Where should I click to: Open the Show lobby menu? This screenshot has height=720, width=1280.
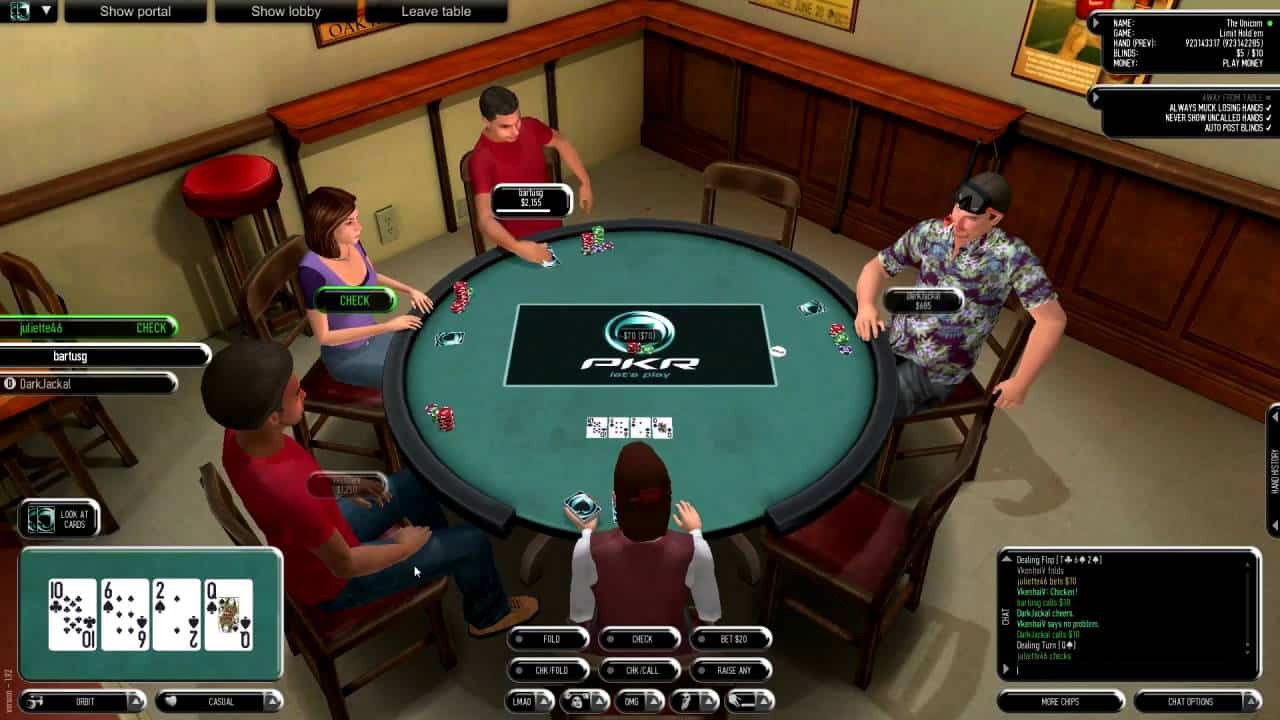point(285,11)
